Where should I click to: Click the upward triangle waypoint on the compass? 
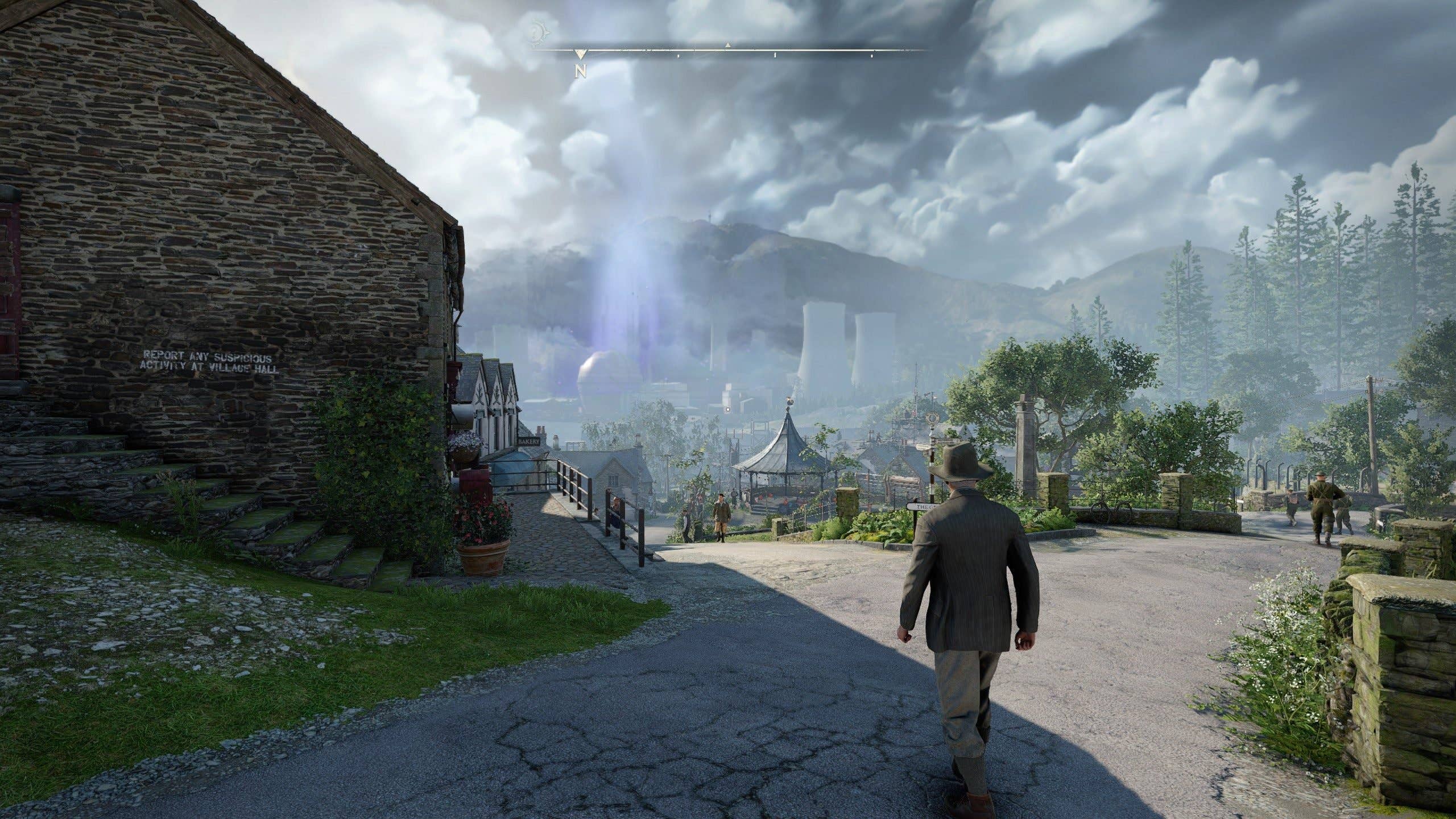(728, 45)
